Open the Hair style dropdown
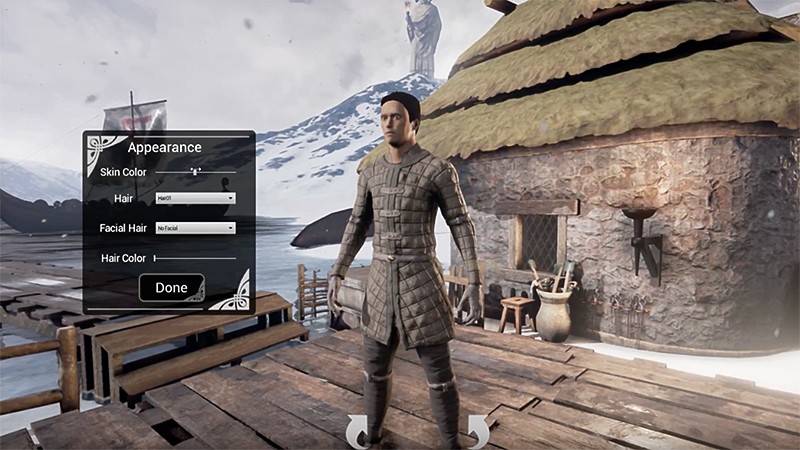The height and width of the screenshot is (450, 800). point(195,198)
